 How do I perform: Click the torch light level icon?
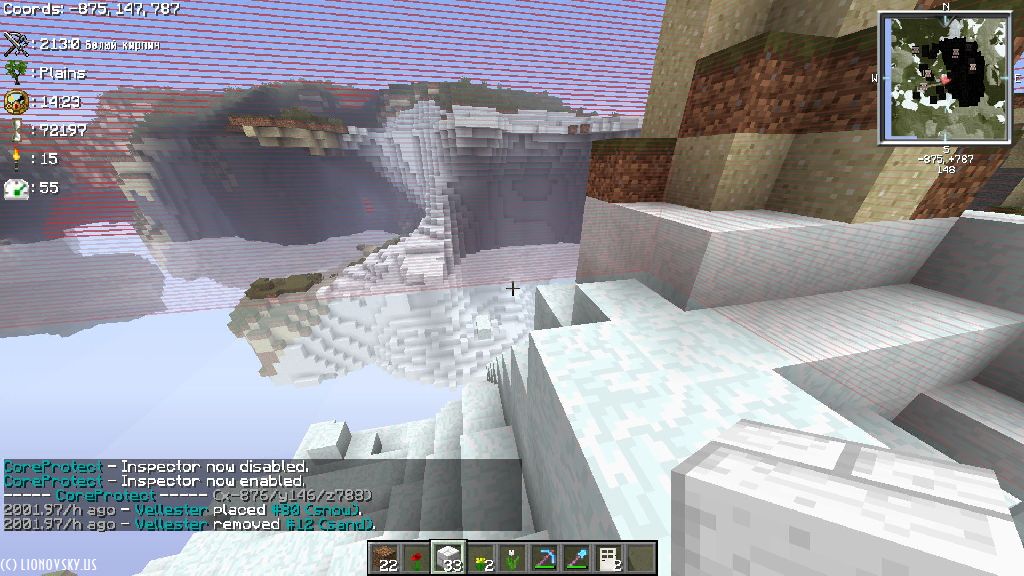16,158
